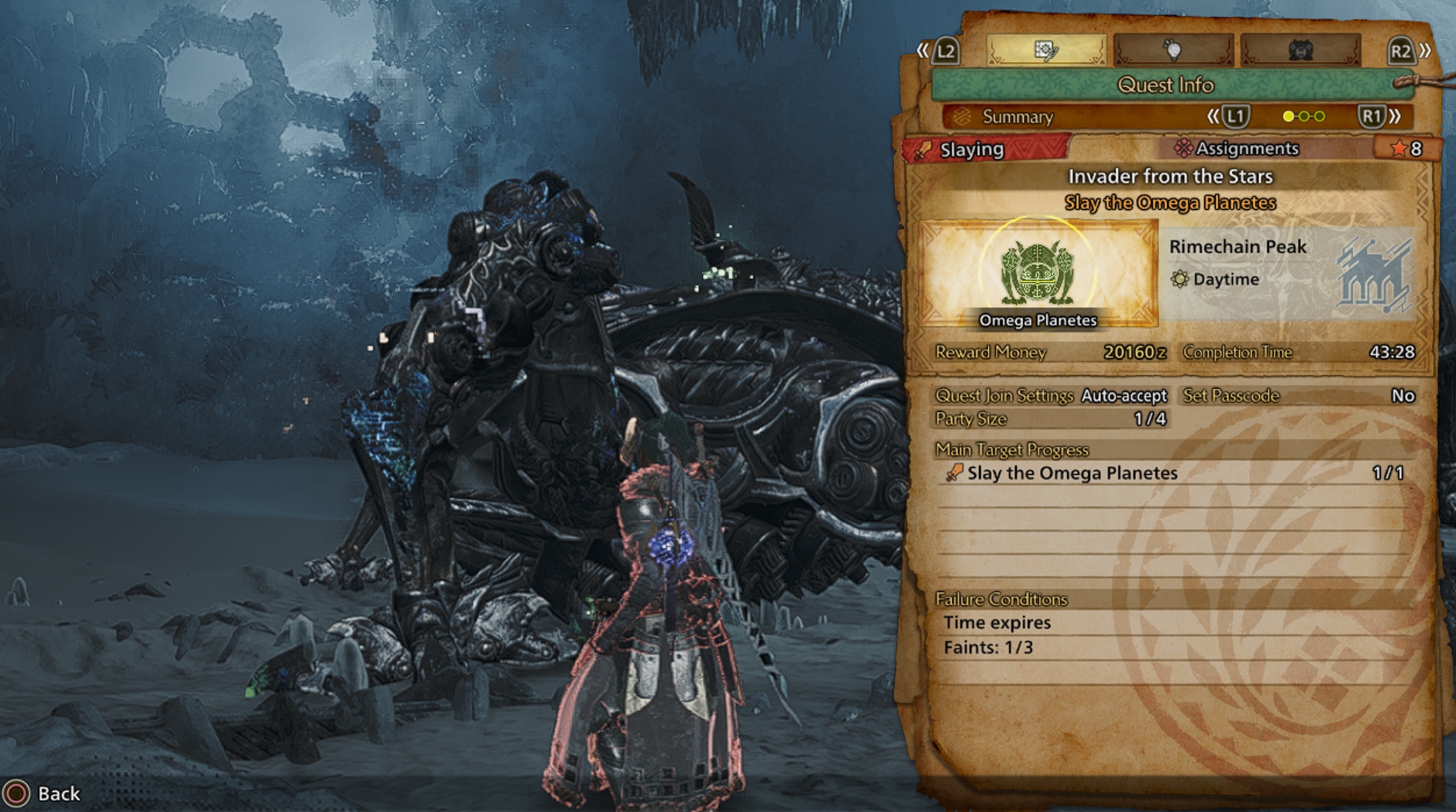Select the Quest Info notebook tab
Image resolution: width=1456 pixels, height=812 pixels.
tap(1045, 51)
